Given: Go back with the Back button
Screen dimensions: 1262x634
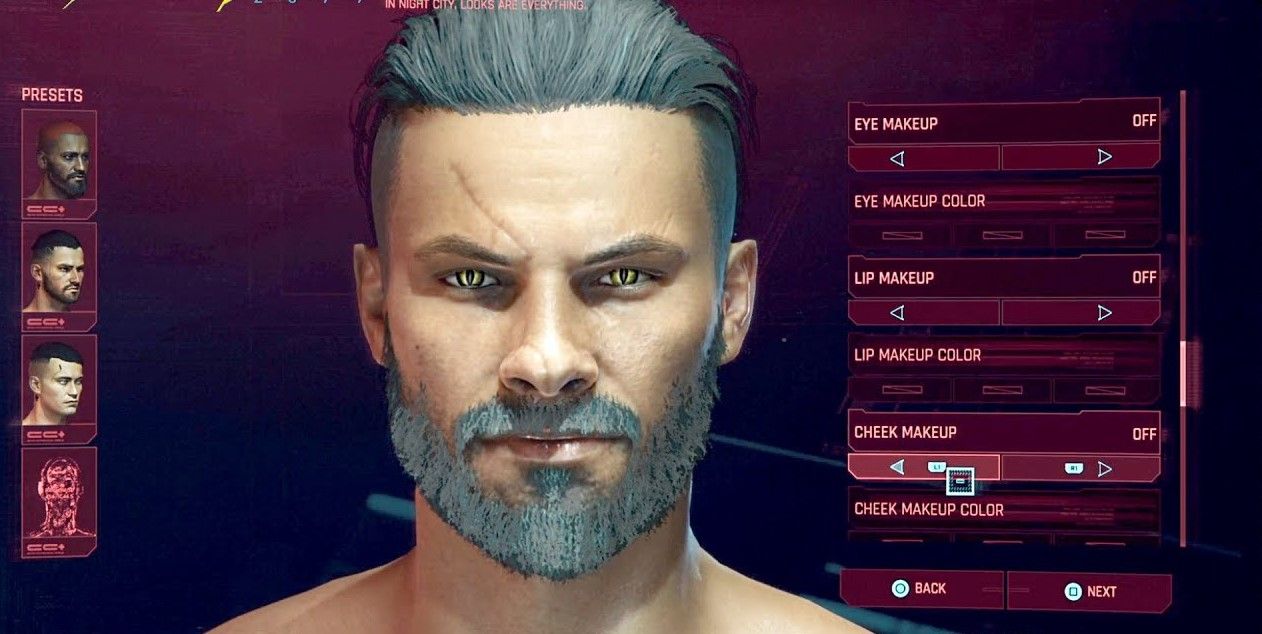Looking at the screenshot, I should pyautogui.click(x=920, y=589).
